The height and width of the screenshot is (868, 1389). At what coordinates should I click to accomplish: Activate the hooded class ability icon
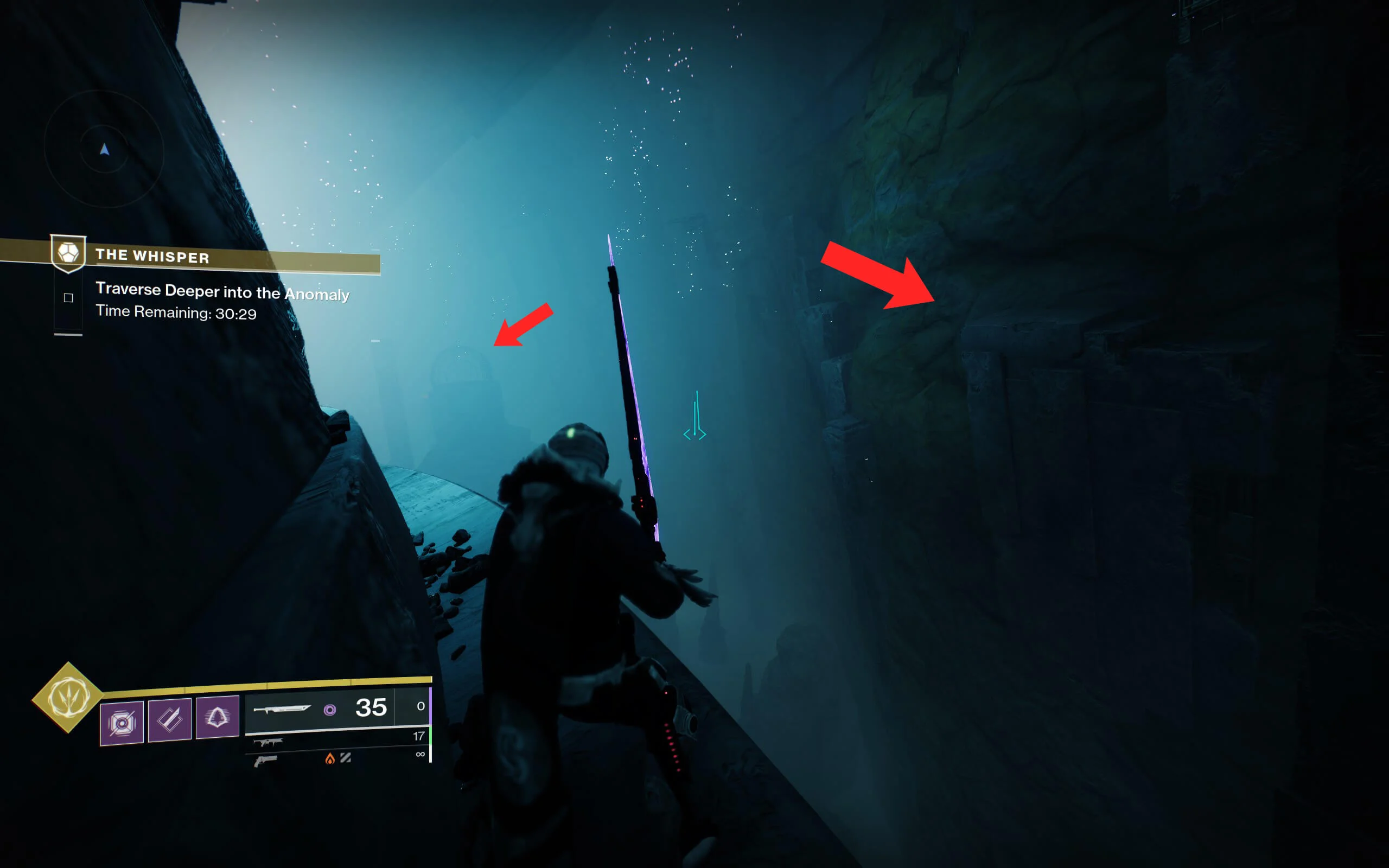(x=217, y=717)
